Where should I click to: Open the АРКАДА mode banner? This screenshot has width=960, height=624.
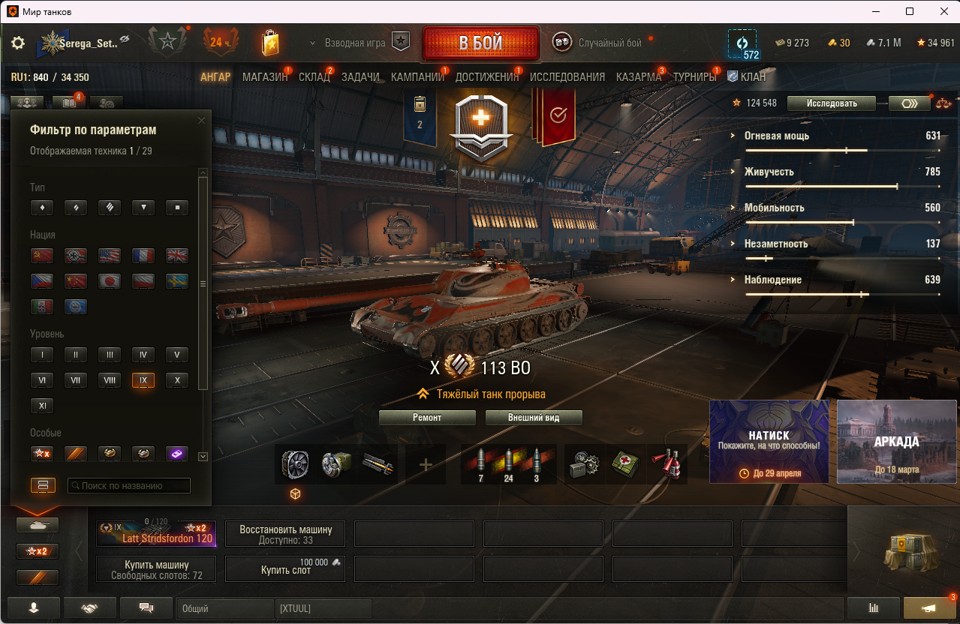pos(896,442)
